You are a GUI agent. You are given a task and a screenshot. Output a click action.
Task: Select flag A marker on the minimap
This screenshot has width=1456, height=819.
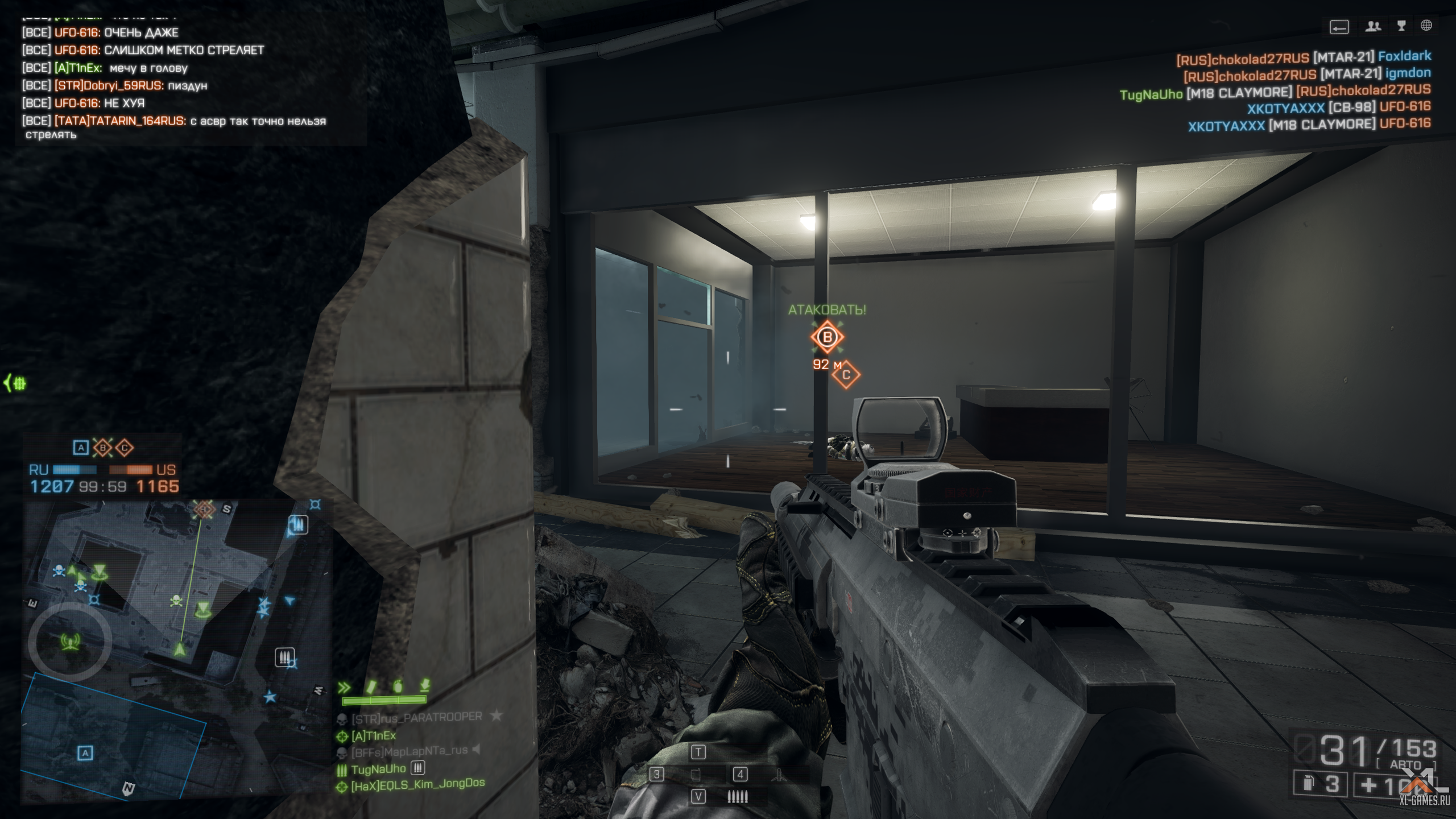click(x=85, y=753)
